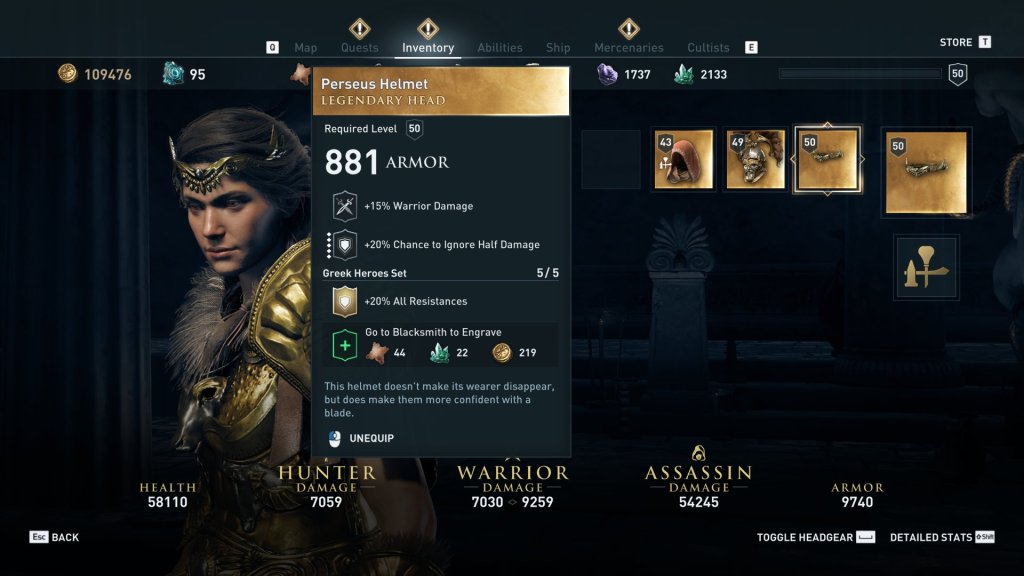Image resolution: width=1024 pixels, height=576 pixels.
Task: Choose the level 49 plumed helmet
Action: (755, 159)
